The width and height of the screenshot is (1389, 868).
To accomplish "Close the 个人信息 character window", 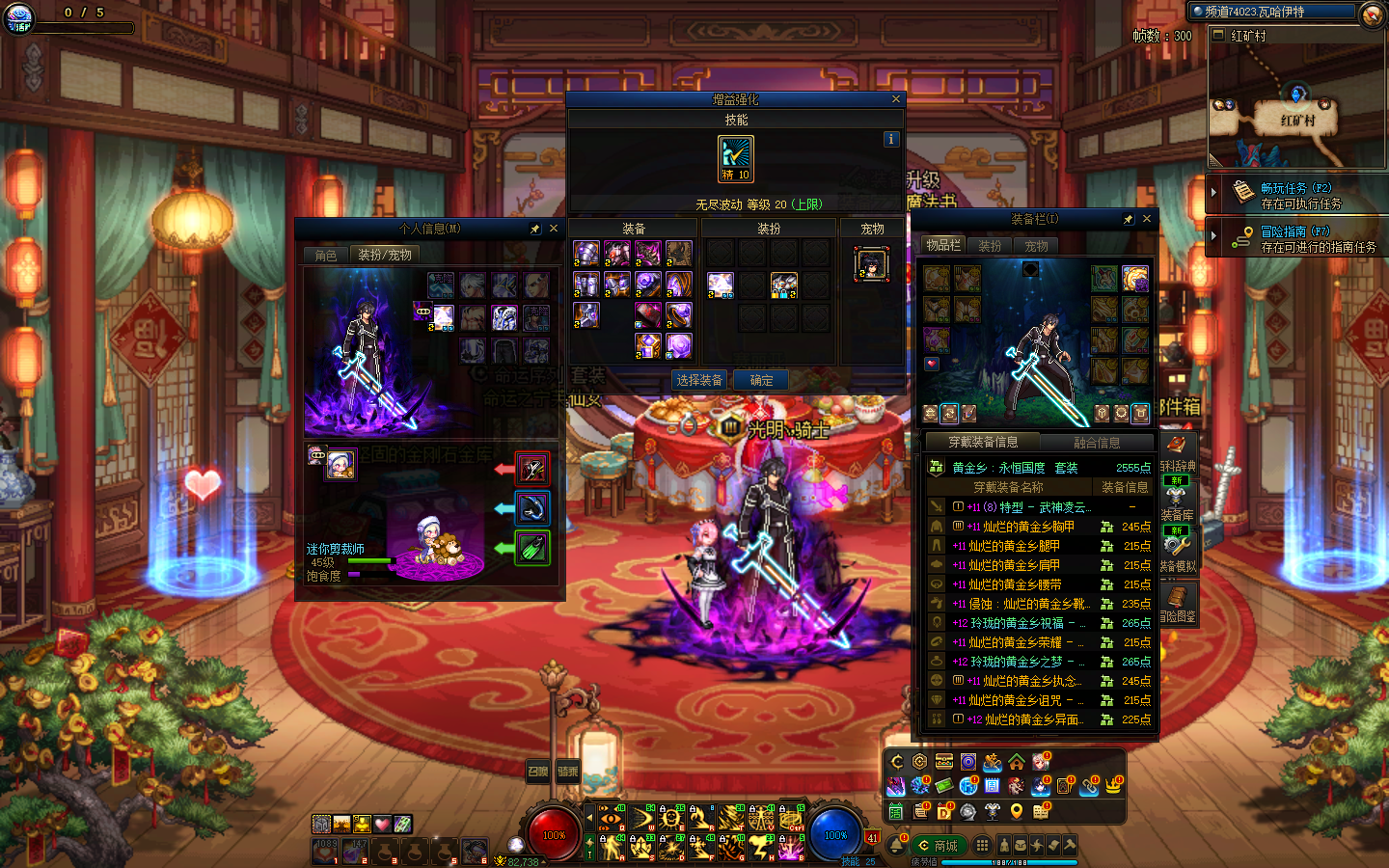I will click(554, 229).
